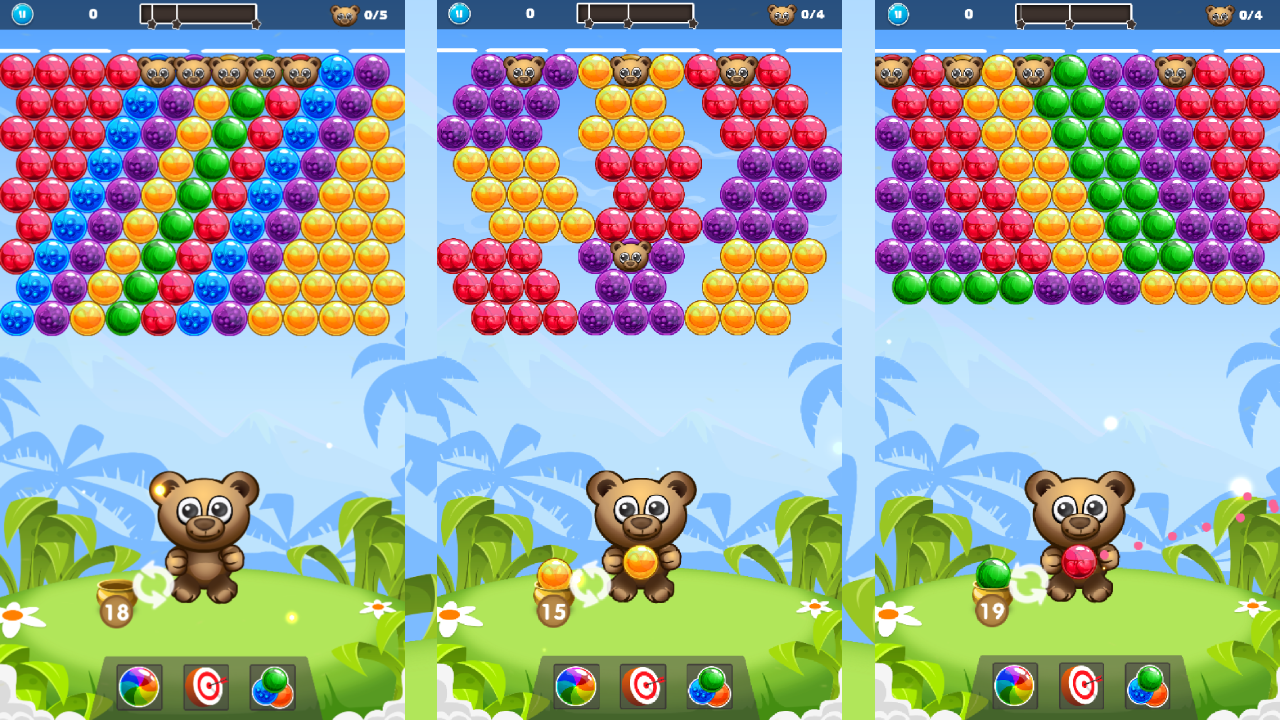The height and width of the screenshot is (720, 1280).
Task: Select the rainbow ball booster in the left panel
Action: coord(139,687)
